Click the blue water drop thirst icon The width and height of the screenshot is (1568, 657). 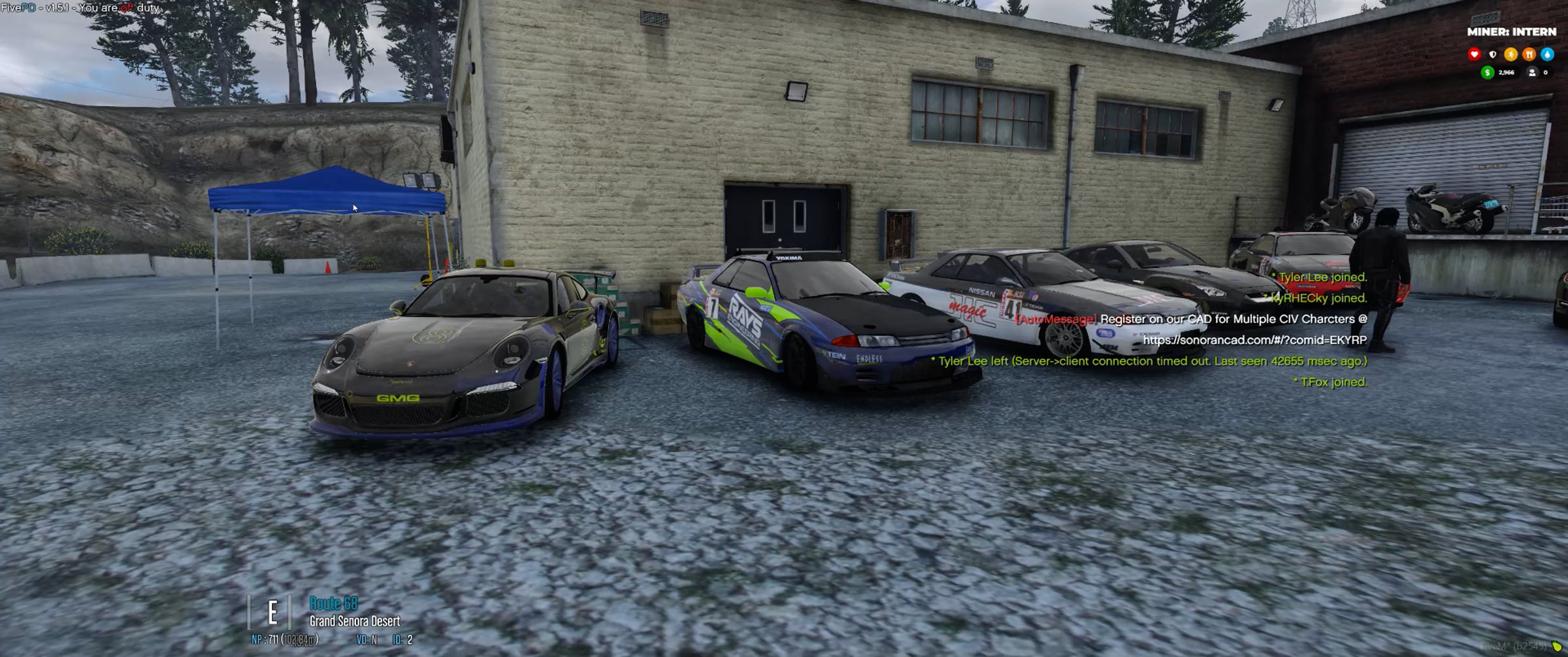pyautogui.click(x=1547, y=54)
